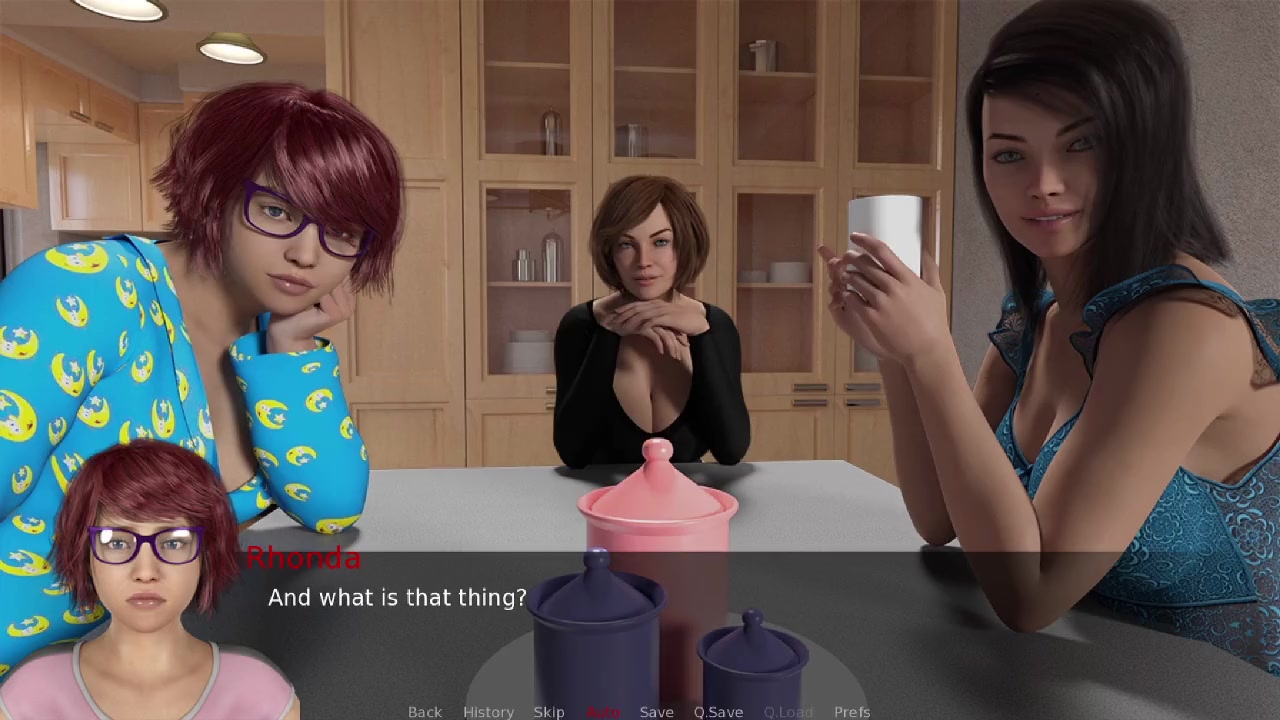Toggle Auto advance mode
Viewport: 1280px width, 720px height.
click(603, 711)
